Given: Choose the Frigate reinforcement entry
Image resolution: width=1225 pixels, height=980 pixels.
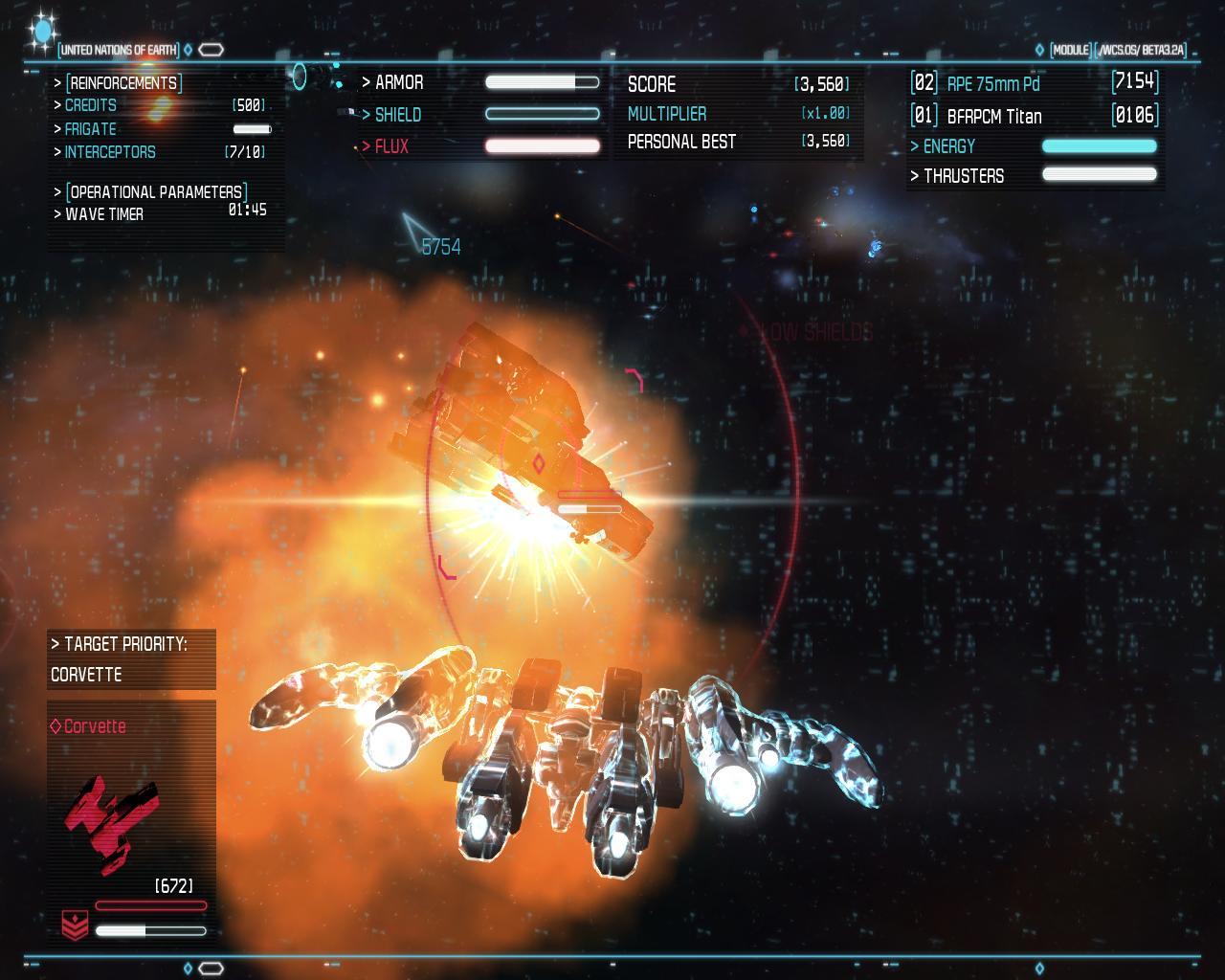Looking at the screenshot, I should tap(91, 129).
